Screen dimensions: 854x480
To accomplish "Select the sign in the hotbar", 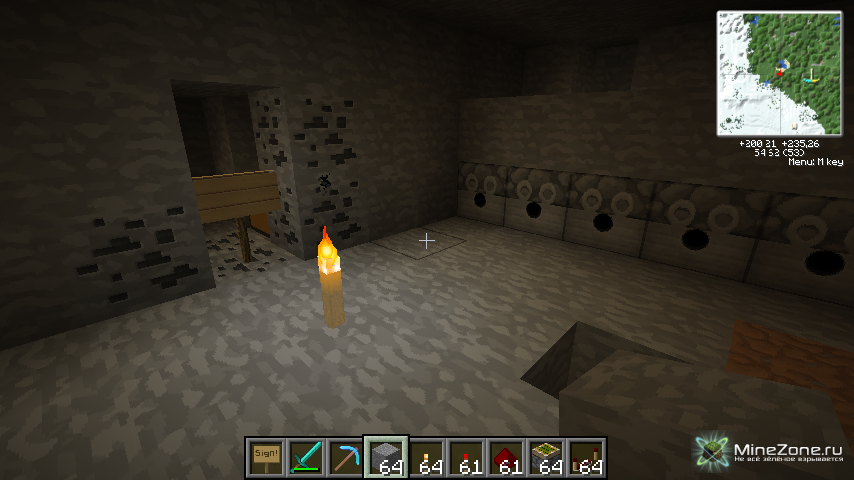I will coord(266,457).
